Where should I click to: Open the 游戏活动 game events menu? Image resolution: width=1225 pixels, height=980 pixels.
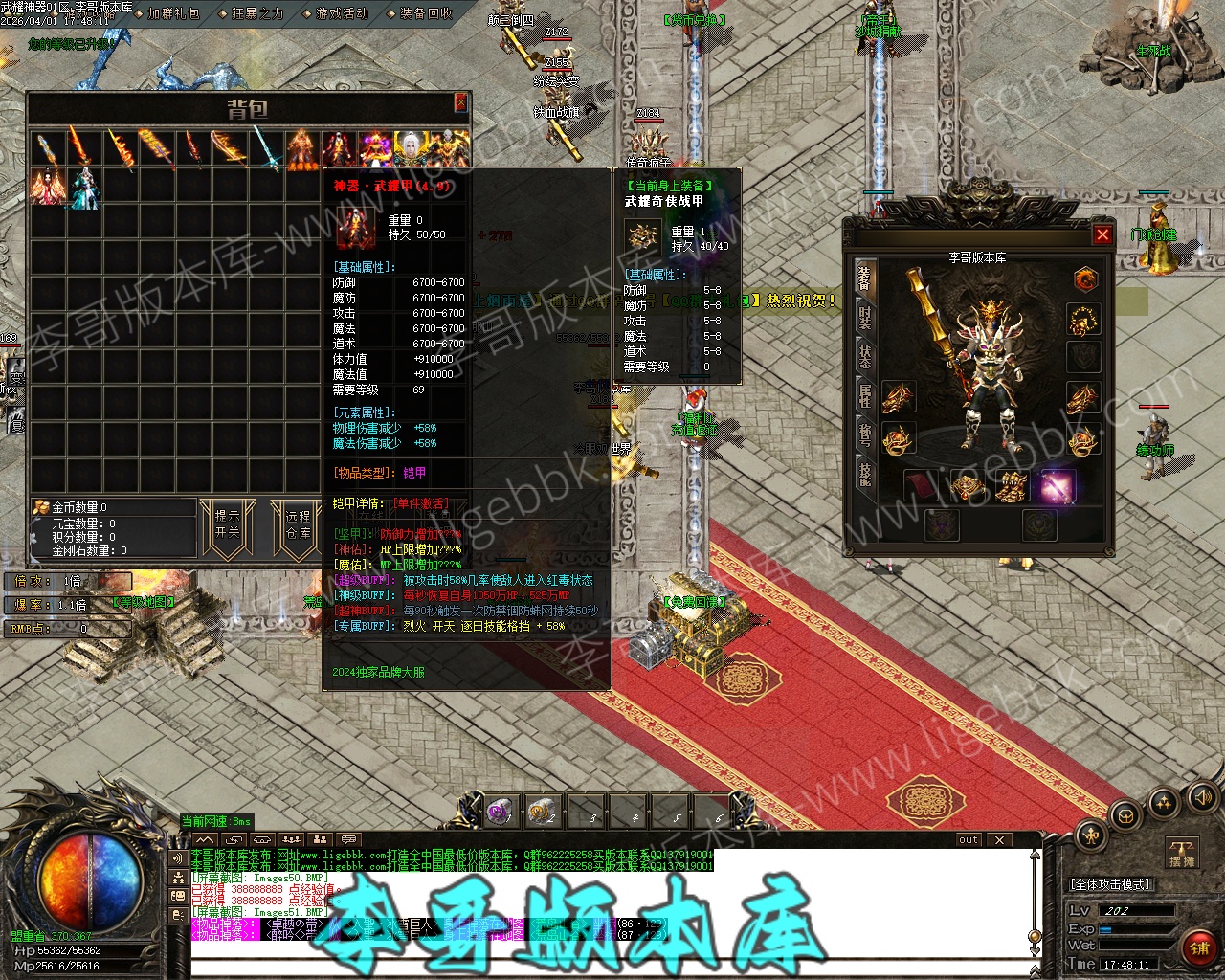pos(342,13)
